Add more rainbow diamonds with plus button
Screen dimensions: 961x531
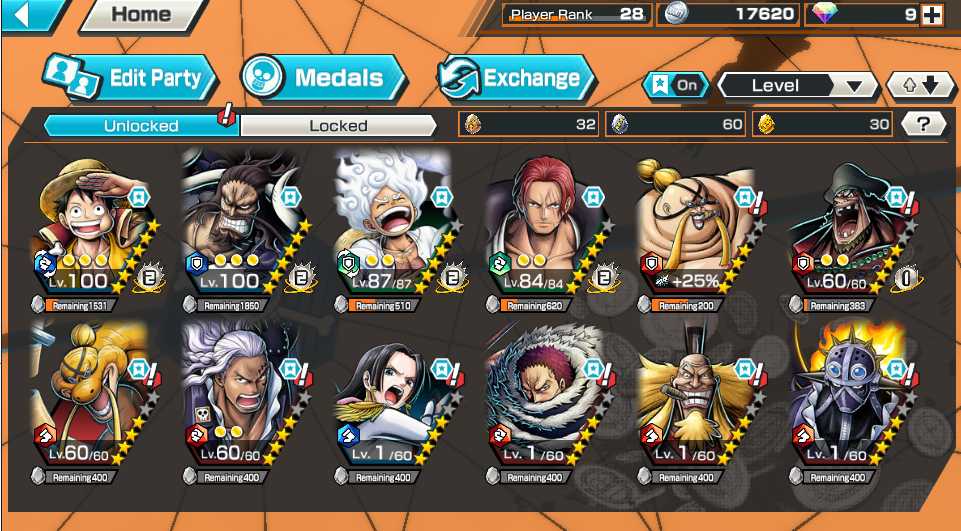pos(932,14)
